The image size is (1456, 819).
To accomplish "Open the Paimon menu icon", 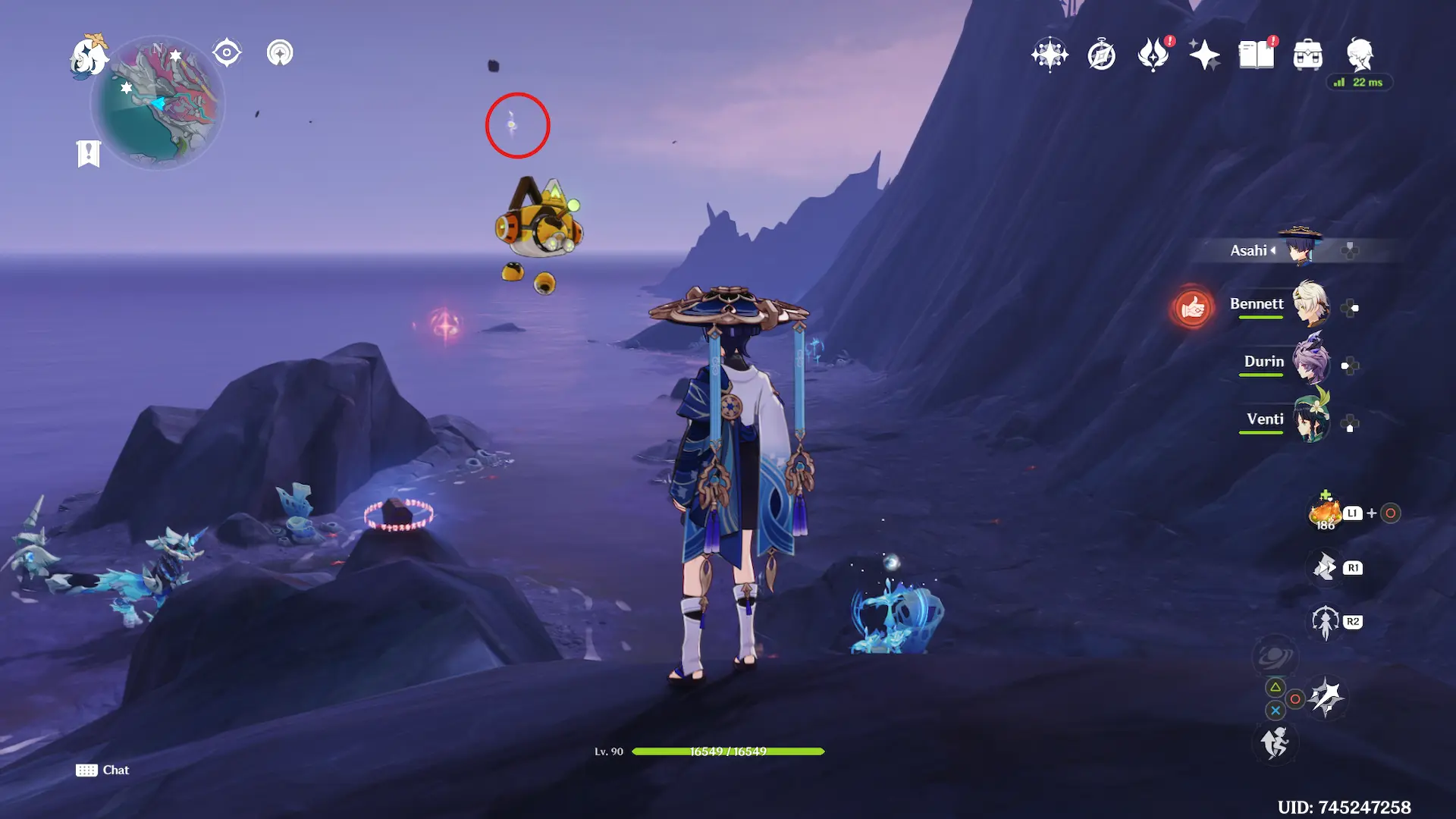I will [x=89, y=58].
